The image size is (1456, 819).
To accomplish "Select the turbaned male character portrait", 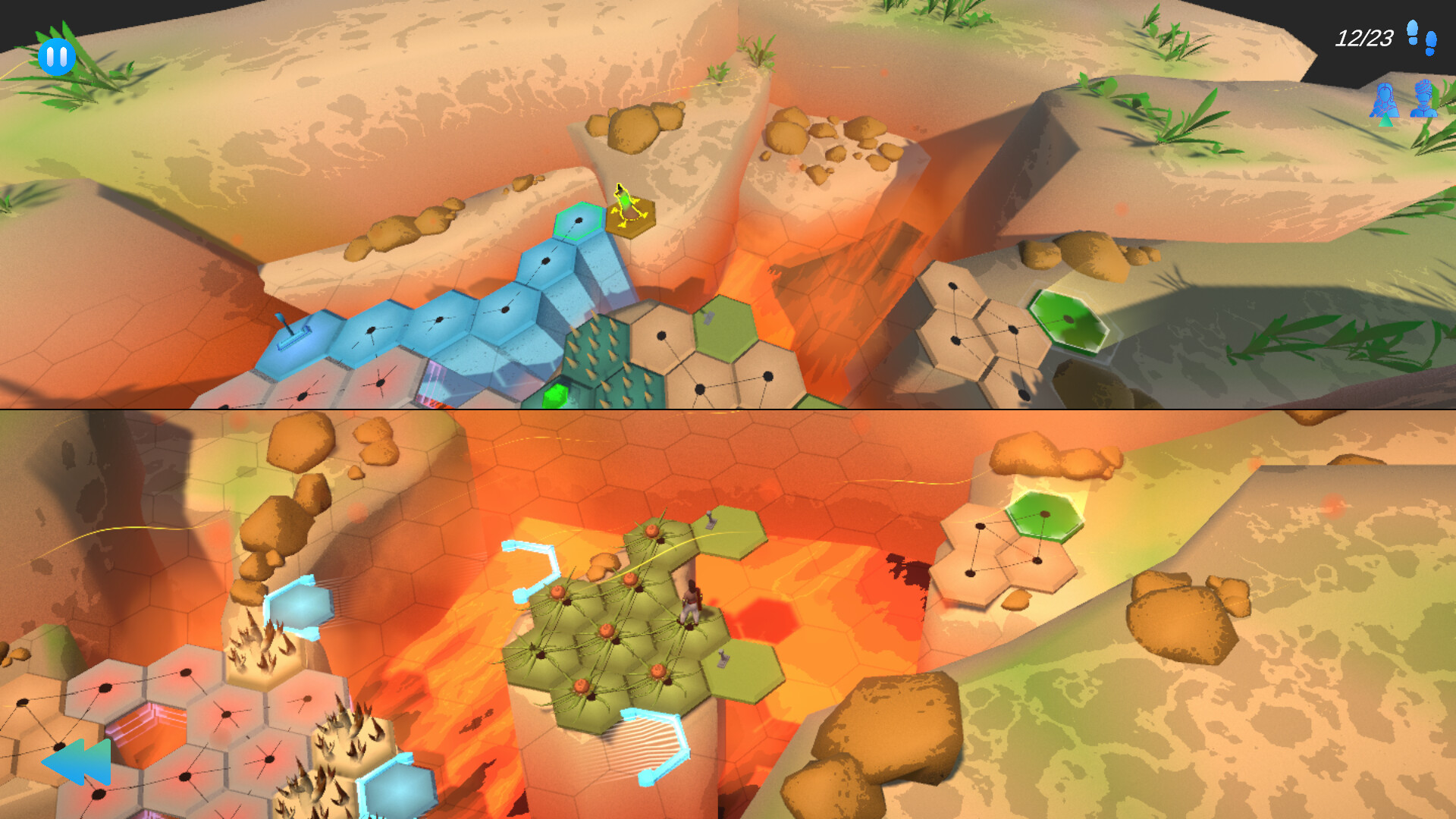I will [1424, 100].
